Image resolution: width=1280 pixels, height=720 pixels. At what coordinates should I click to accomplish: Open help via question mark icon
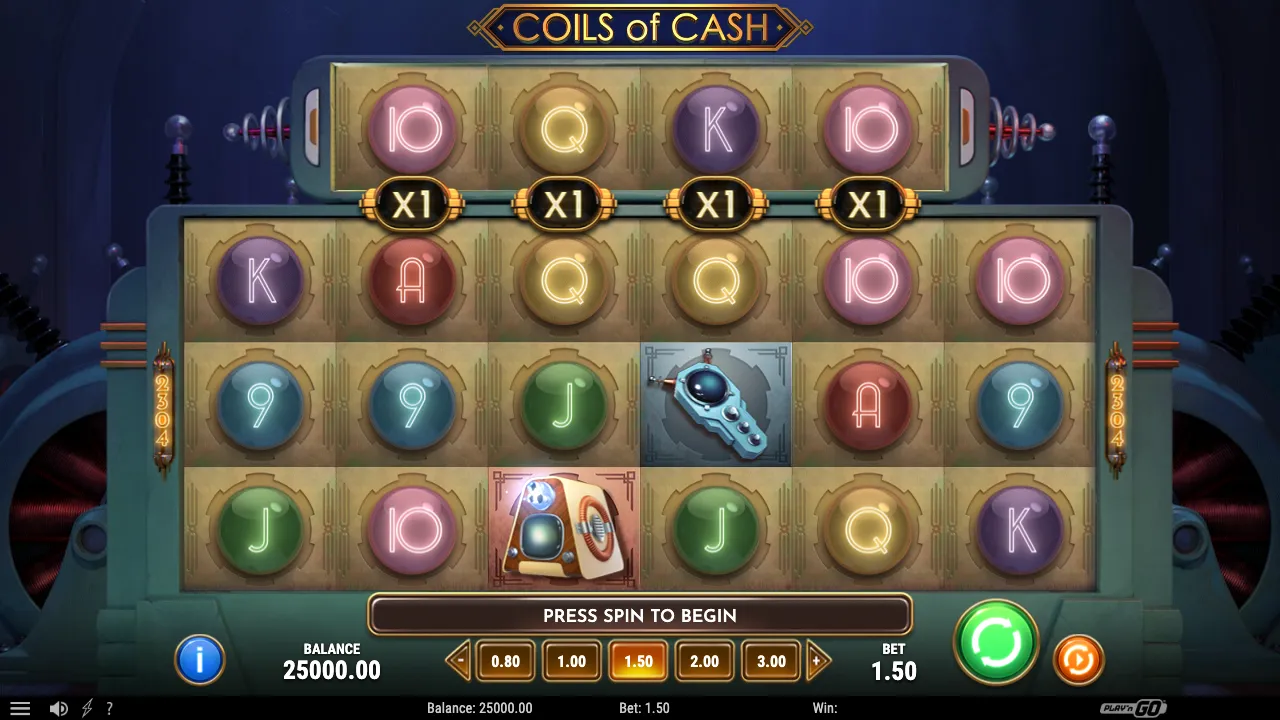[x=109, y=708]
